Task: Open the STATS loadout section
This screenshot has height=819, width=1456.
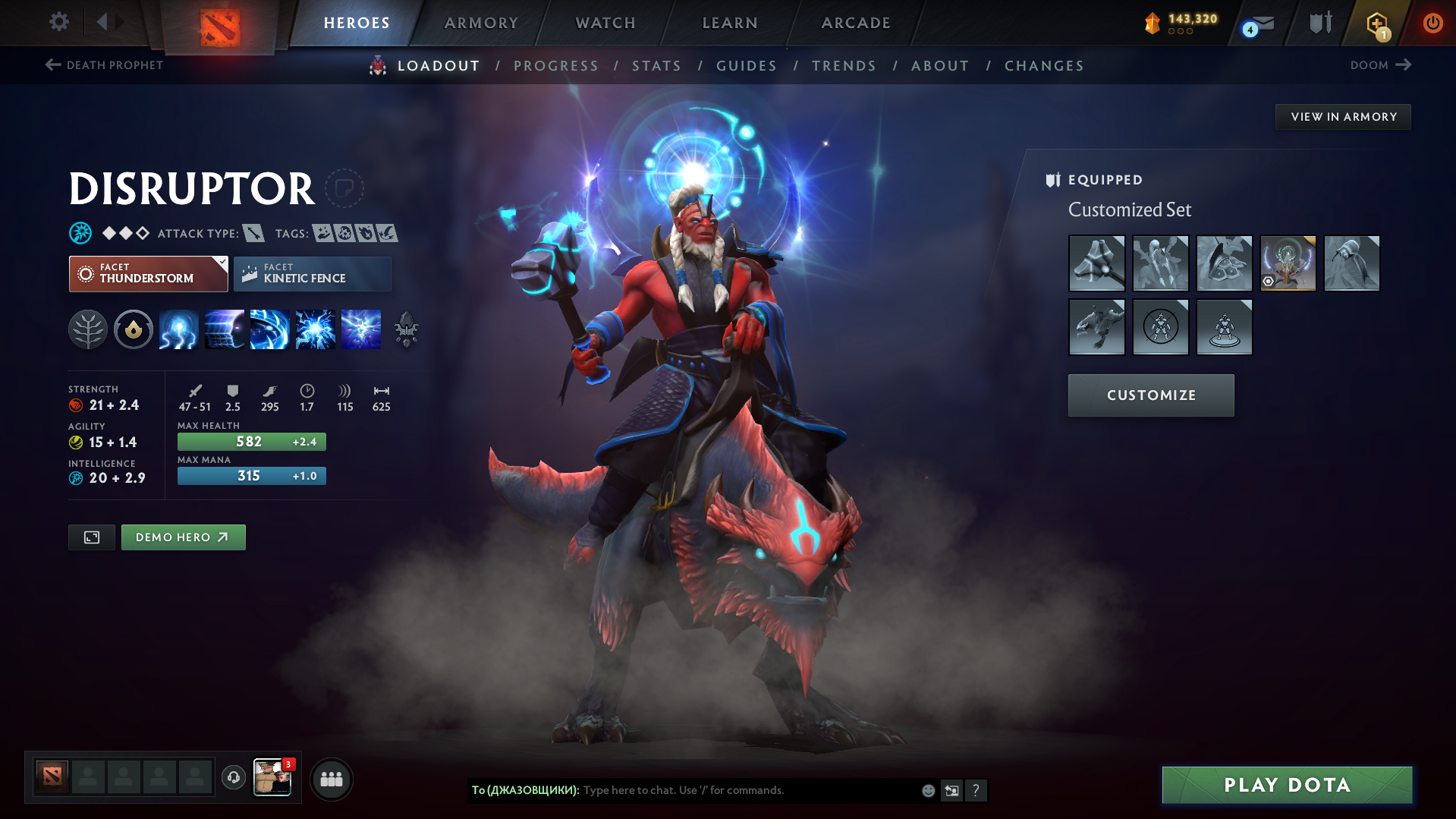Action: 656,65
